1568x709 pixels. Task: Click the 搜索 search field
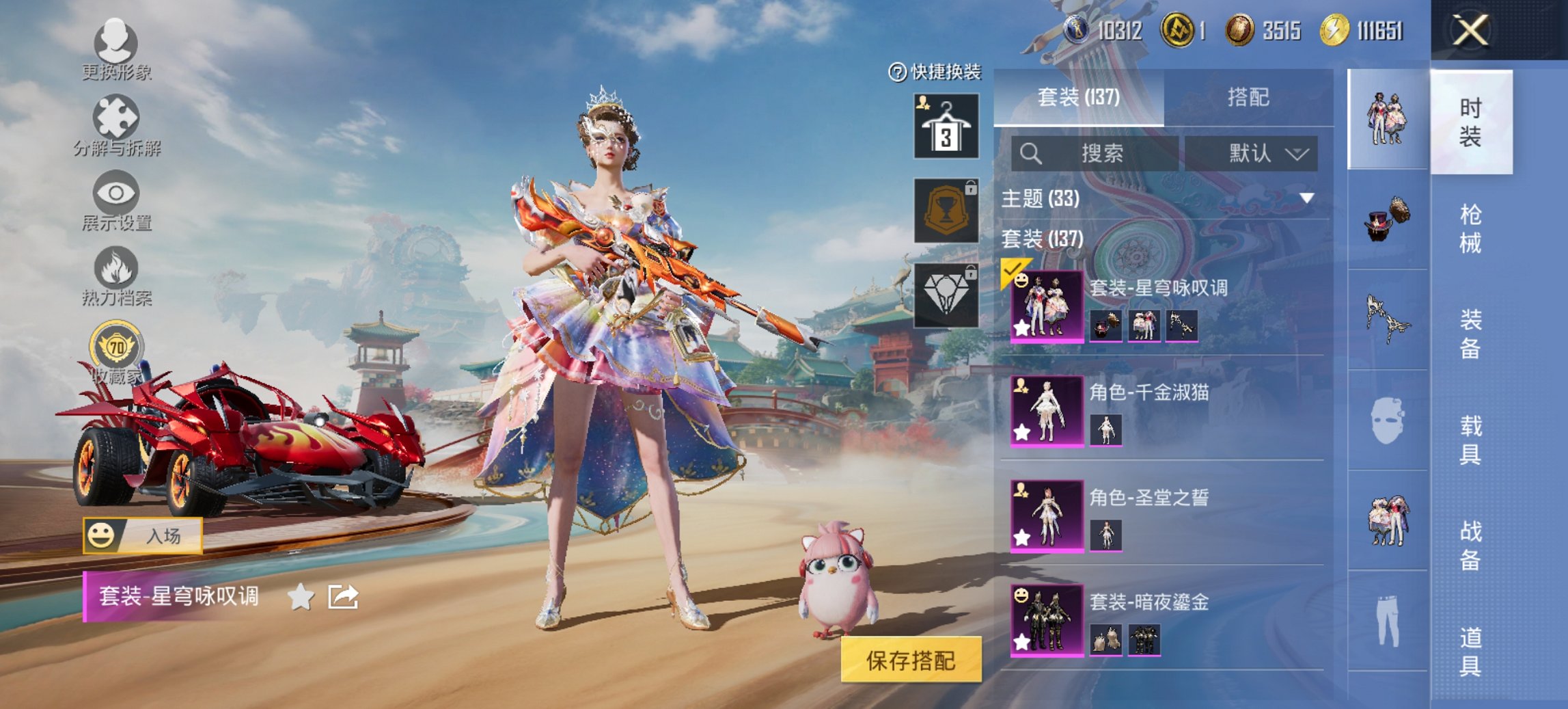click(1093, 152)
